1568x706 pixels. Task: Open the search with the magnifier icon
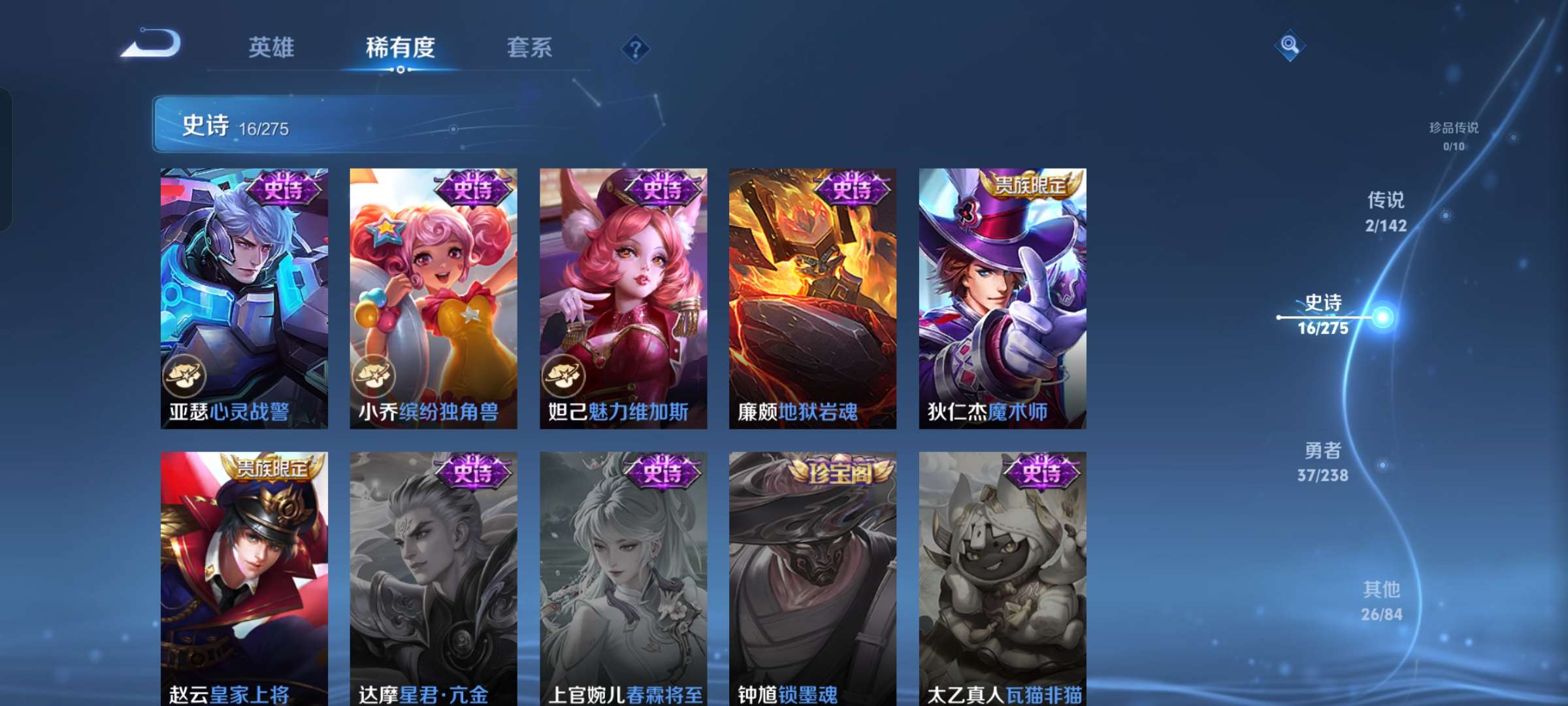1288,46
